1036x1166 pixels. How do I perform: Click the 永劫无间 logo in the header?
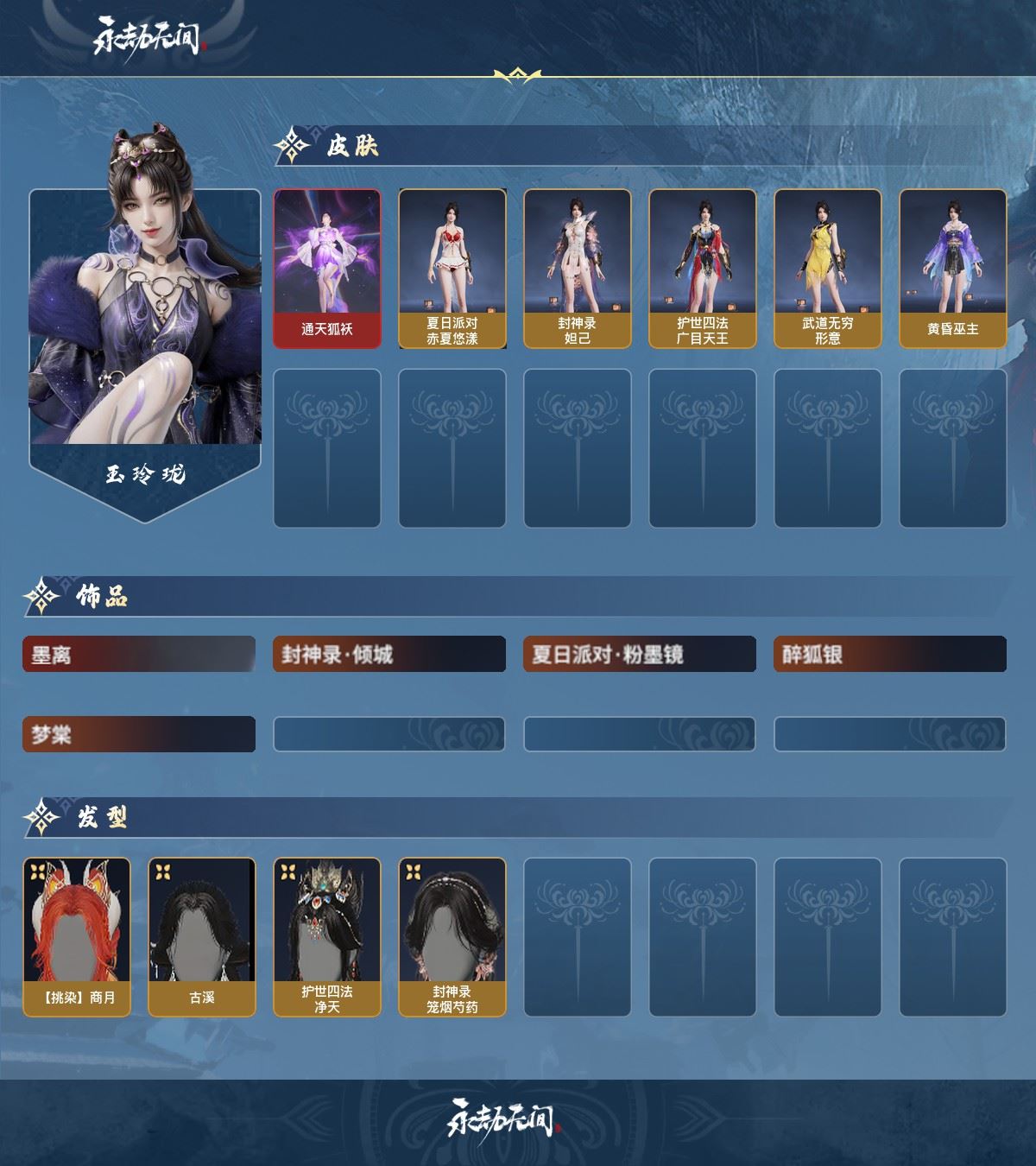pos(148,37)
